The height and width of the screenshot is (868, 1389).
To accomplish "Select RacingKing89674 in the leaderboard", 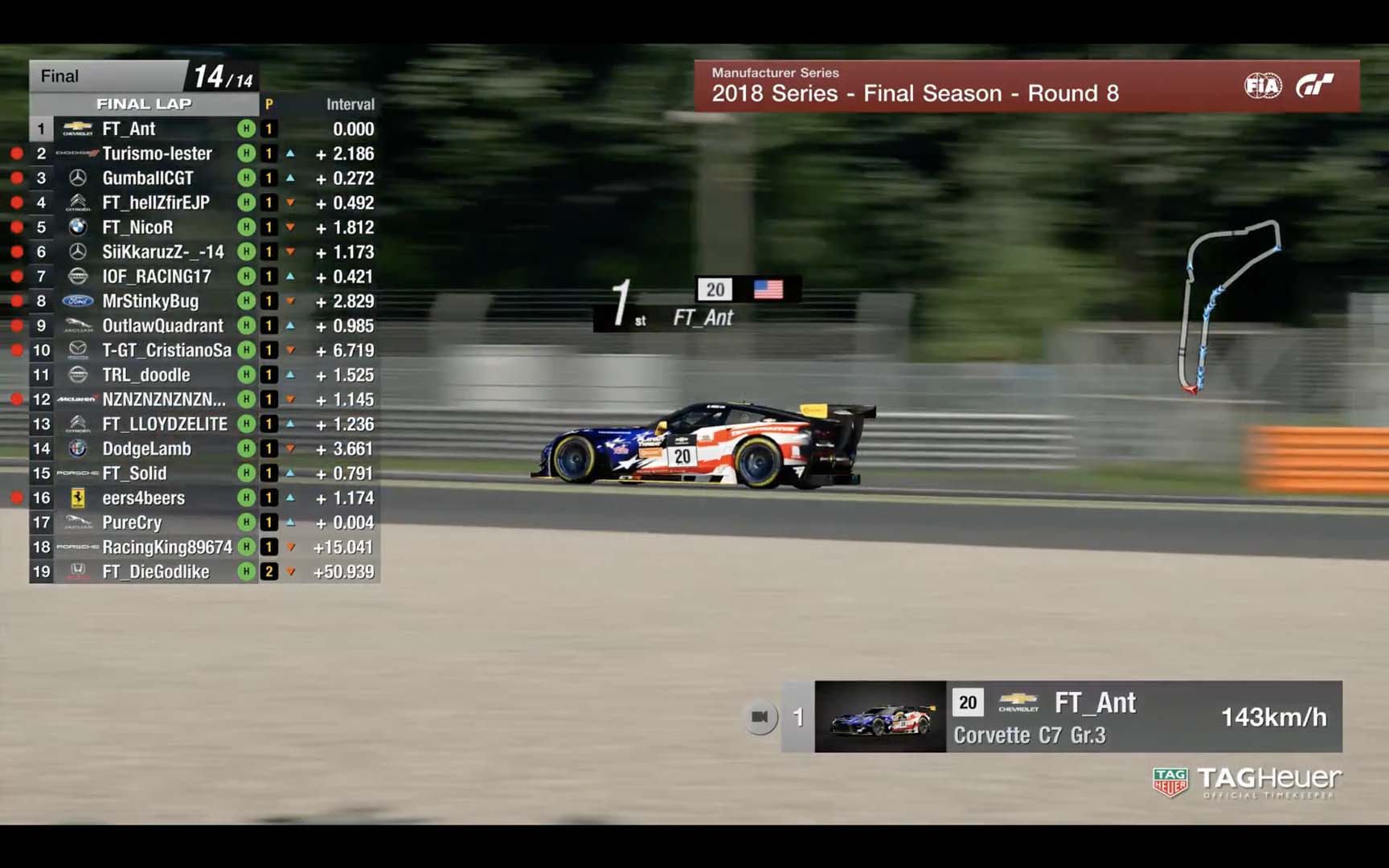I will [166, 547].
